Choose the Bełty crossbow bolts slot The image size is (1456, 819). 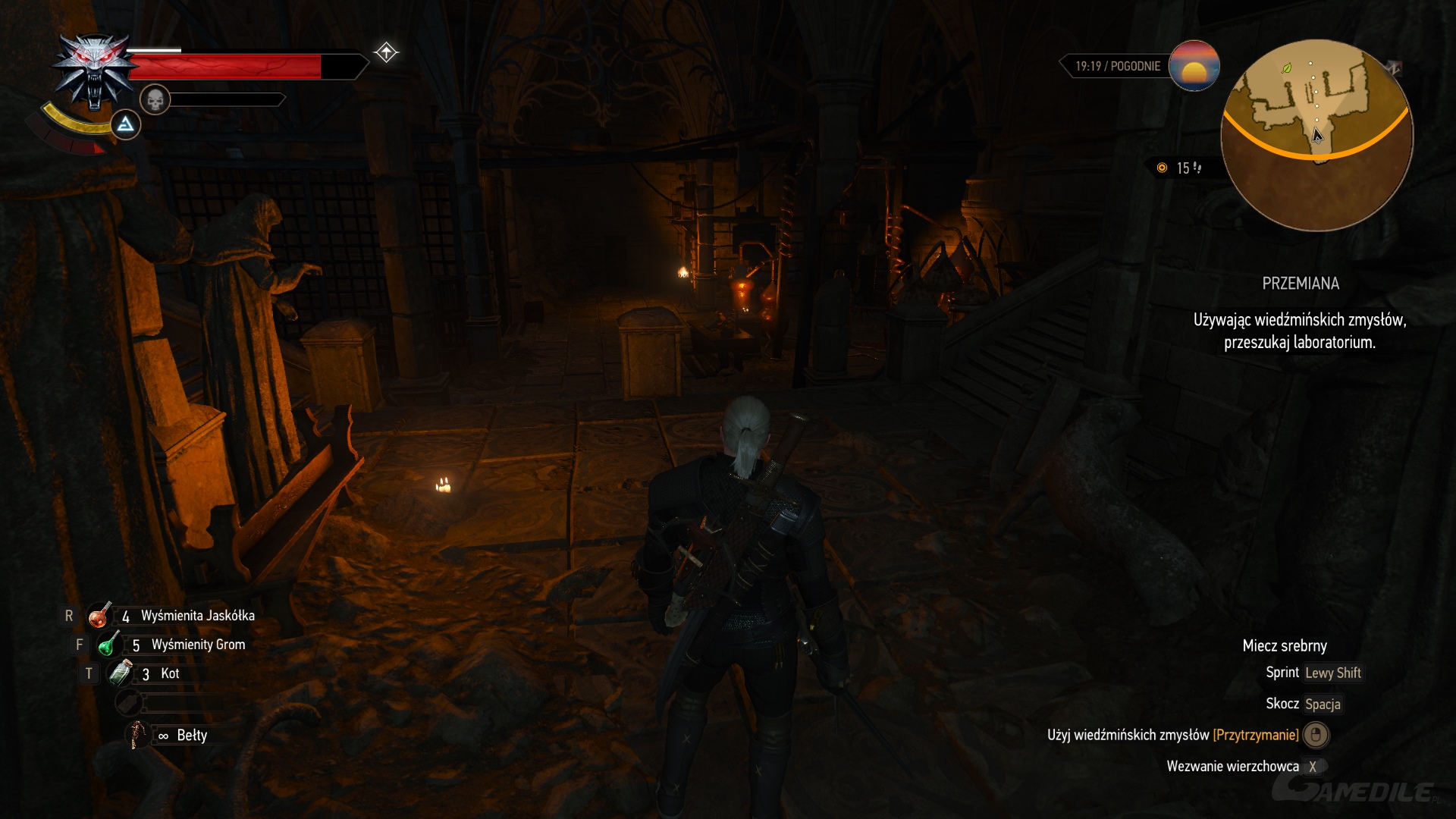pyautogui.click(x=138, y=735)
